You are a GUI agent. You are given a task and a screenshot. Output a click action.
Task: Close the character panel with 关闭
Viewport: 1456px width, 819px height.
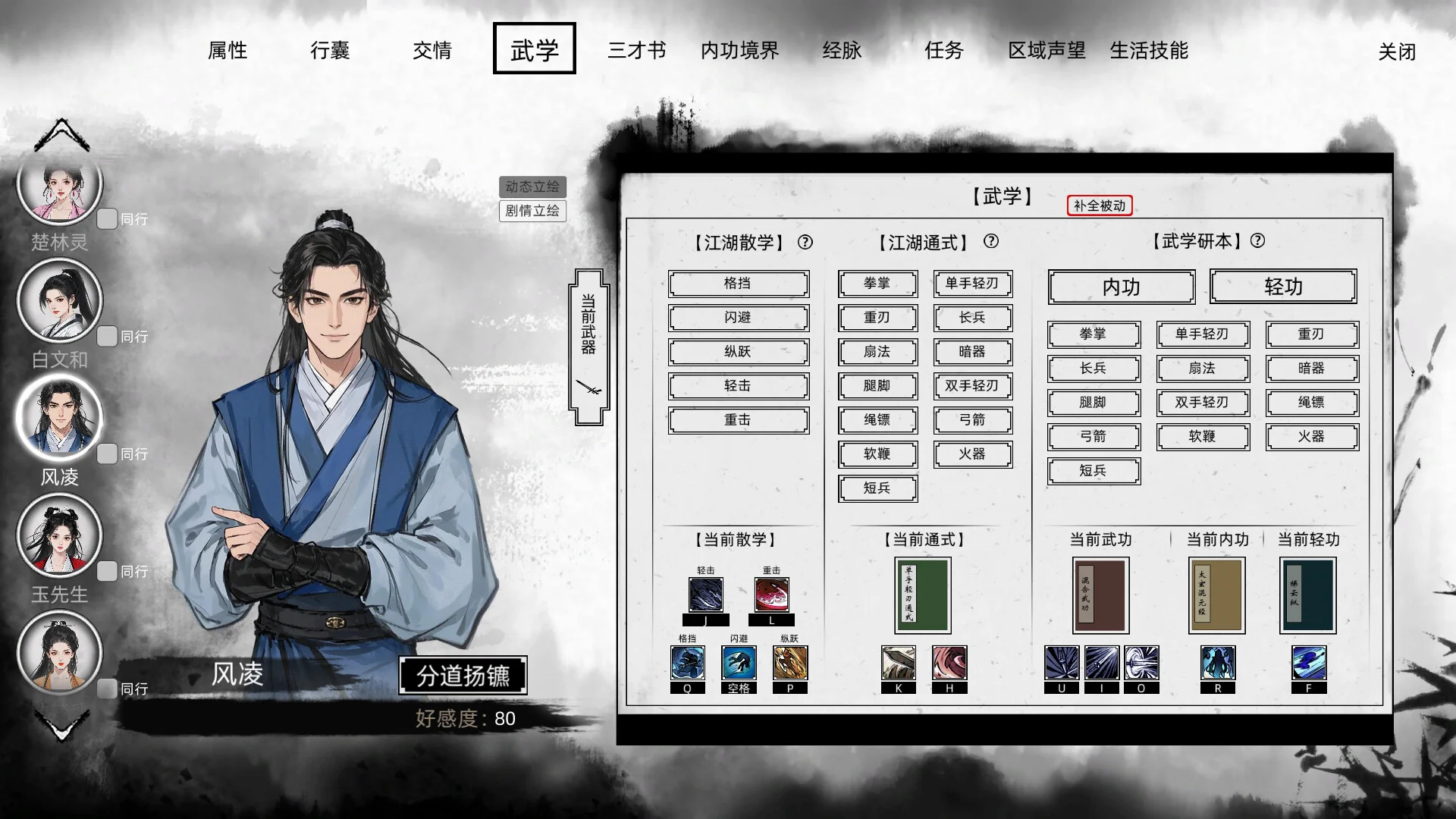click(1397, 52)
